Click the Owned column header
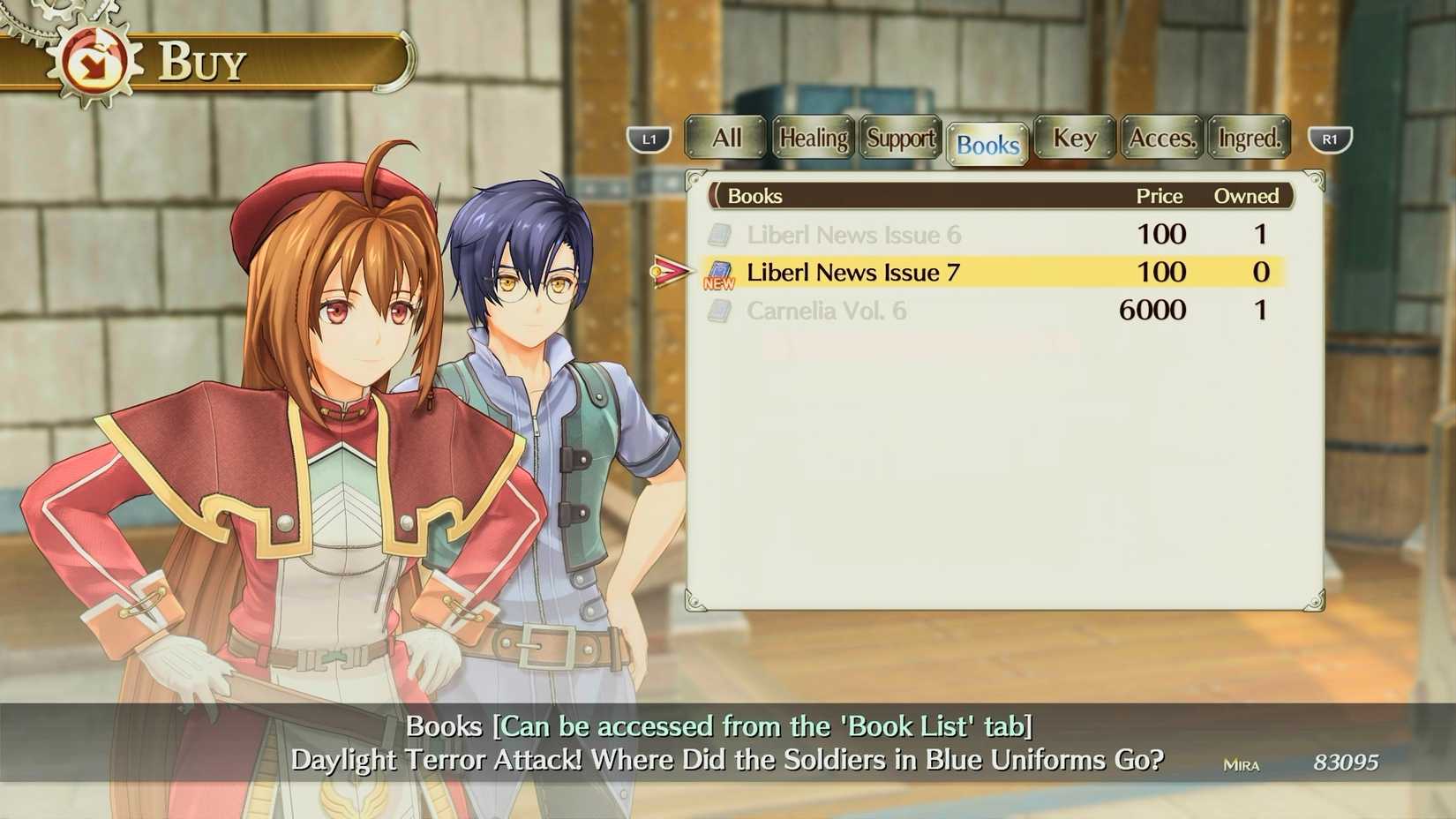This screenshot has width=1456, height=819. pyautogui.click(x=1247, y=196)
